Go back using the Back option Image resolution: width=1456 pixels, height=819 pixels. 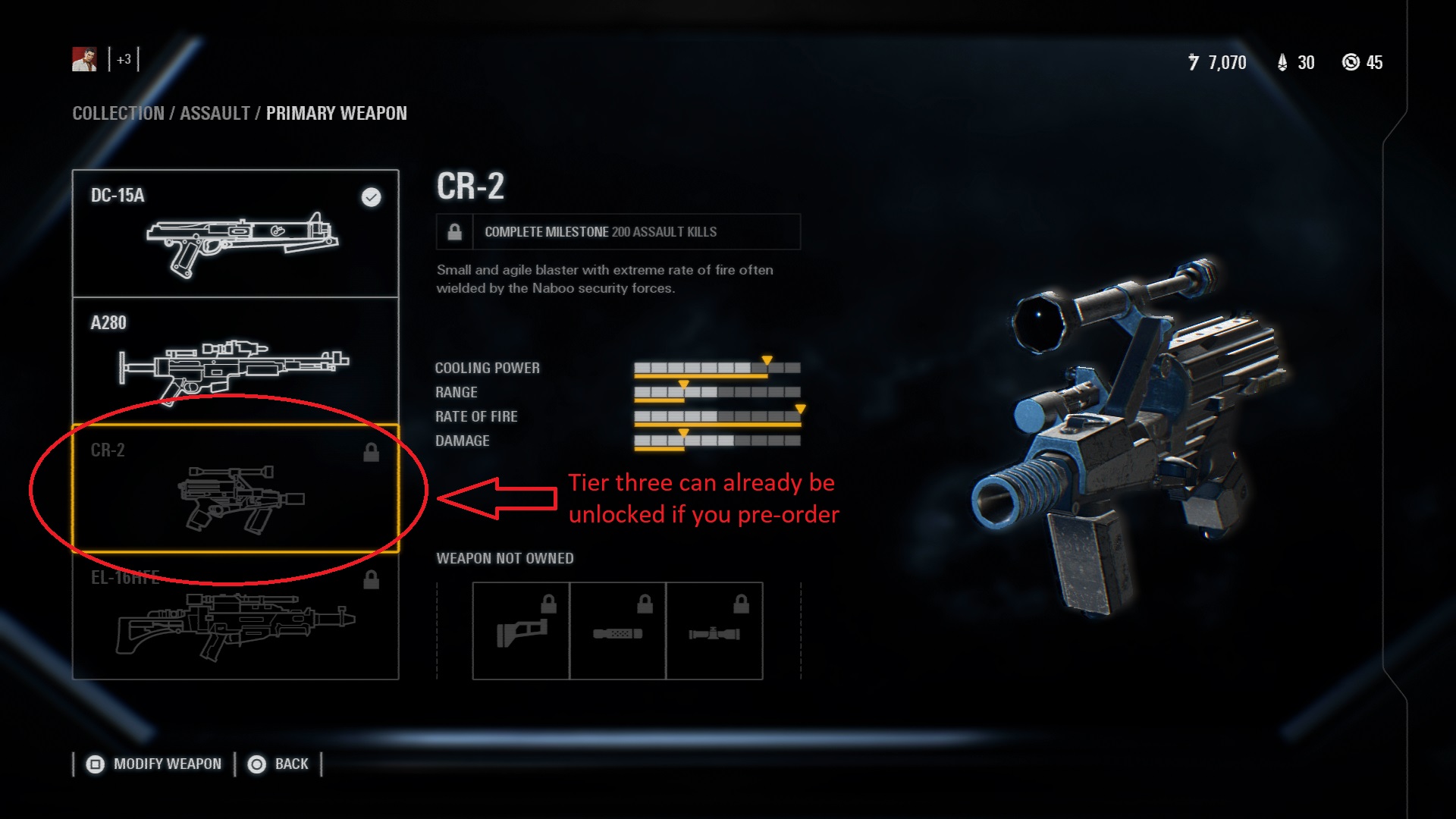[x=279, y=764]
